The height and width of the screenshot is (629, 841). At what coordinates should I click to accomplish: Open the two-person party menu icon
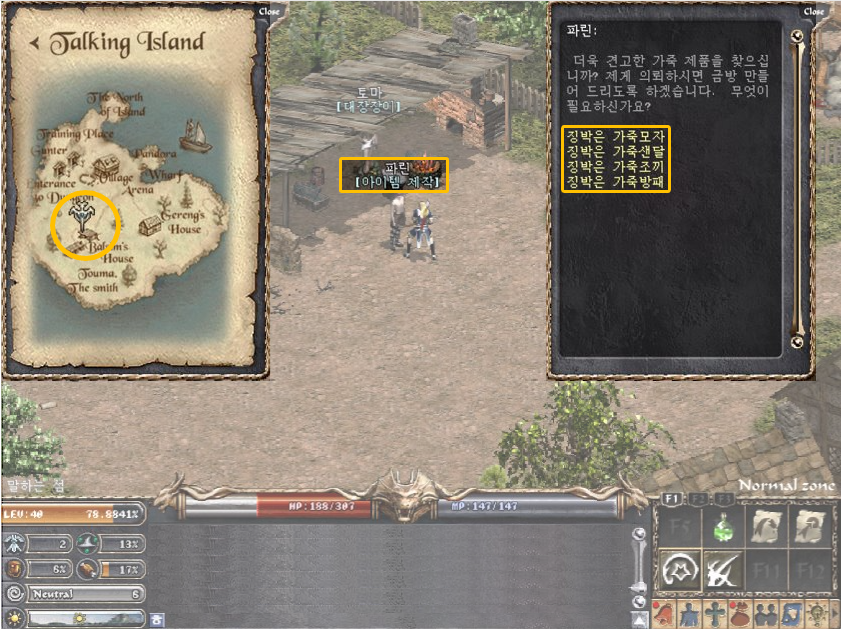(x=764, y=611)
